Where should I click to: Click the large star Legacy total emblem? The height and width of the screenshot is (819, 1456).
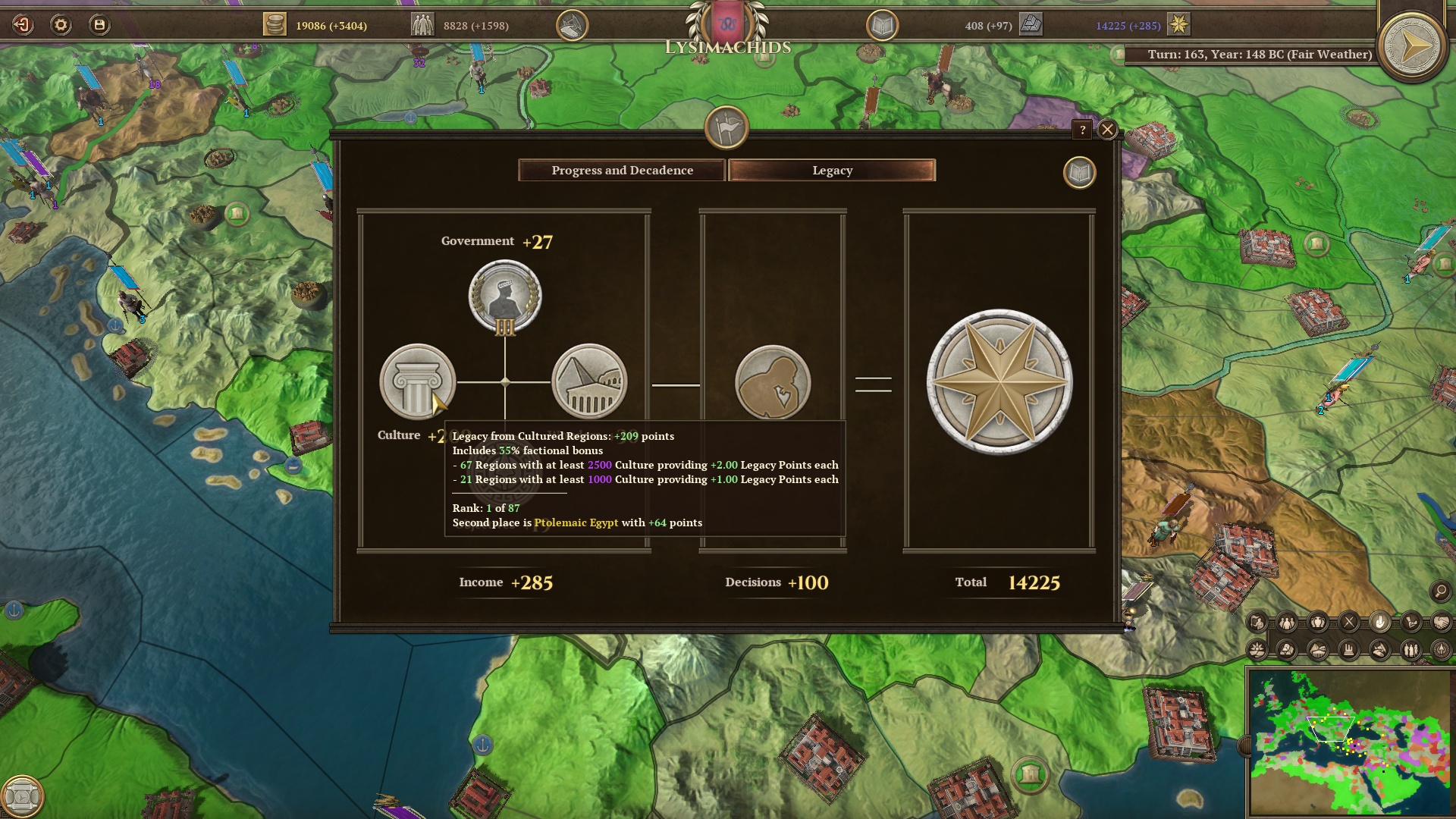click(999, 381)
